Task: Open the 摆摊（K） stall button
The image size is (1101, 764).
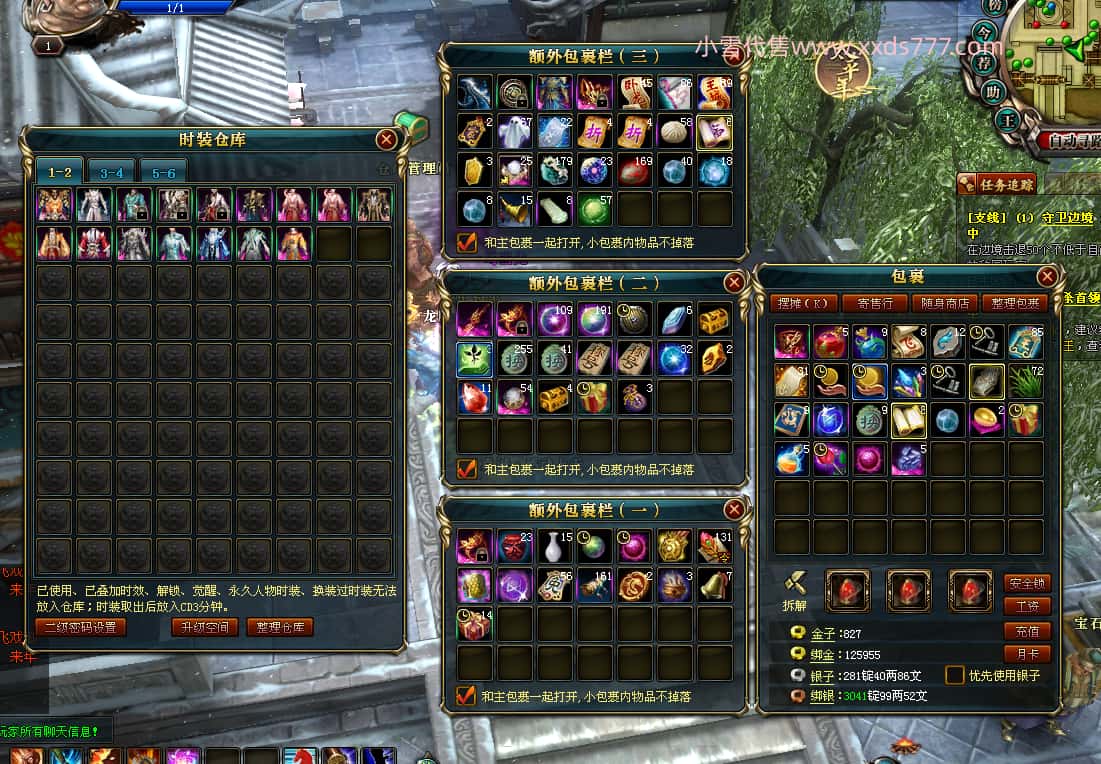Action: pos(803,303)
